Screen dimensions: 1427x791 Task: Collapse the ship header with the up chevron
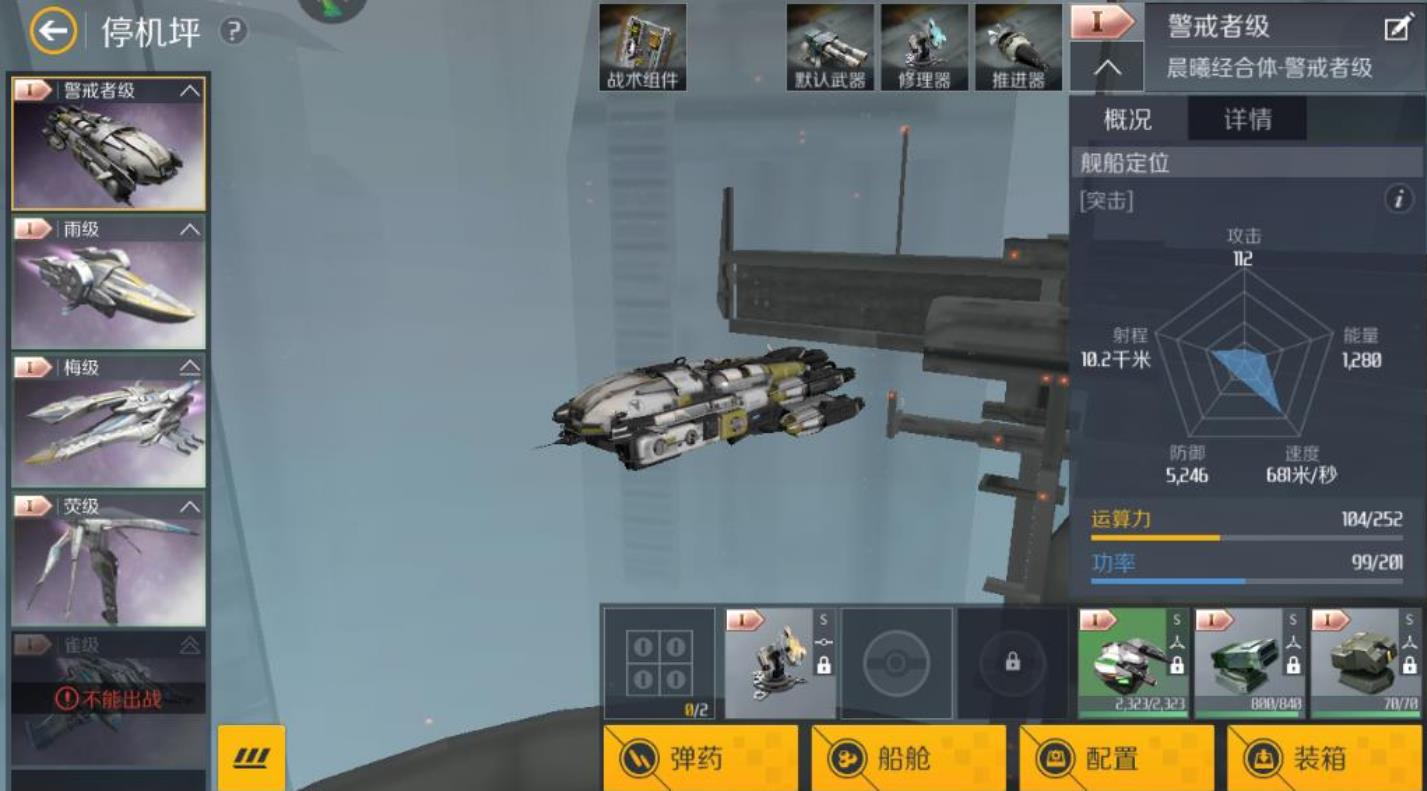point(1107,68)
